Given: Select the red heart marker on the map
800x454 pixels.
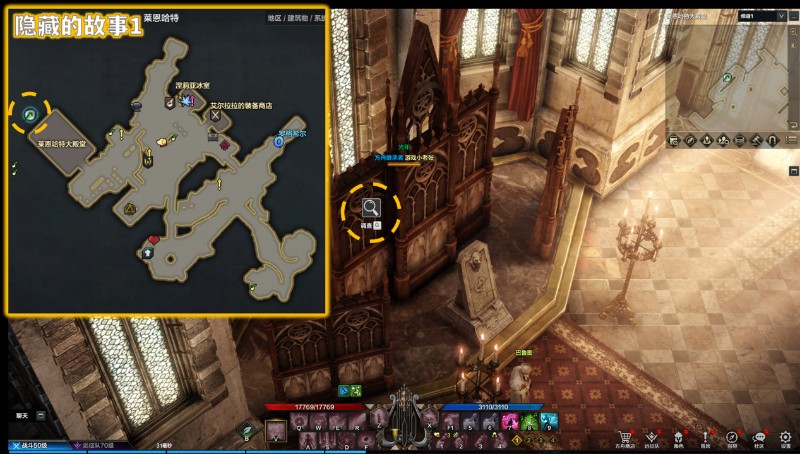Looking at the screenshot, I should click(154, 240).
